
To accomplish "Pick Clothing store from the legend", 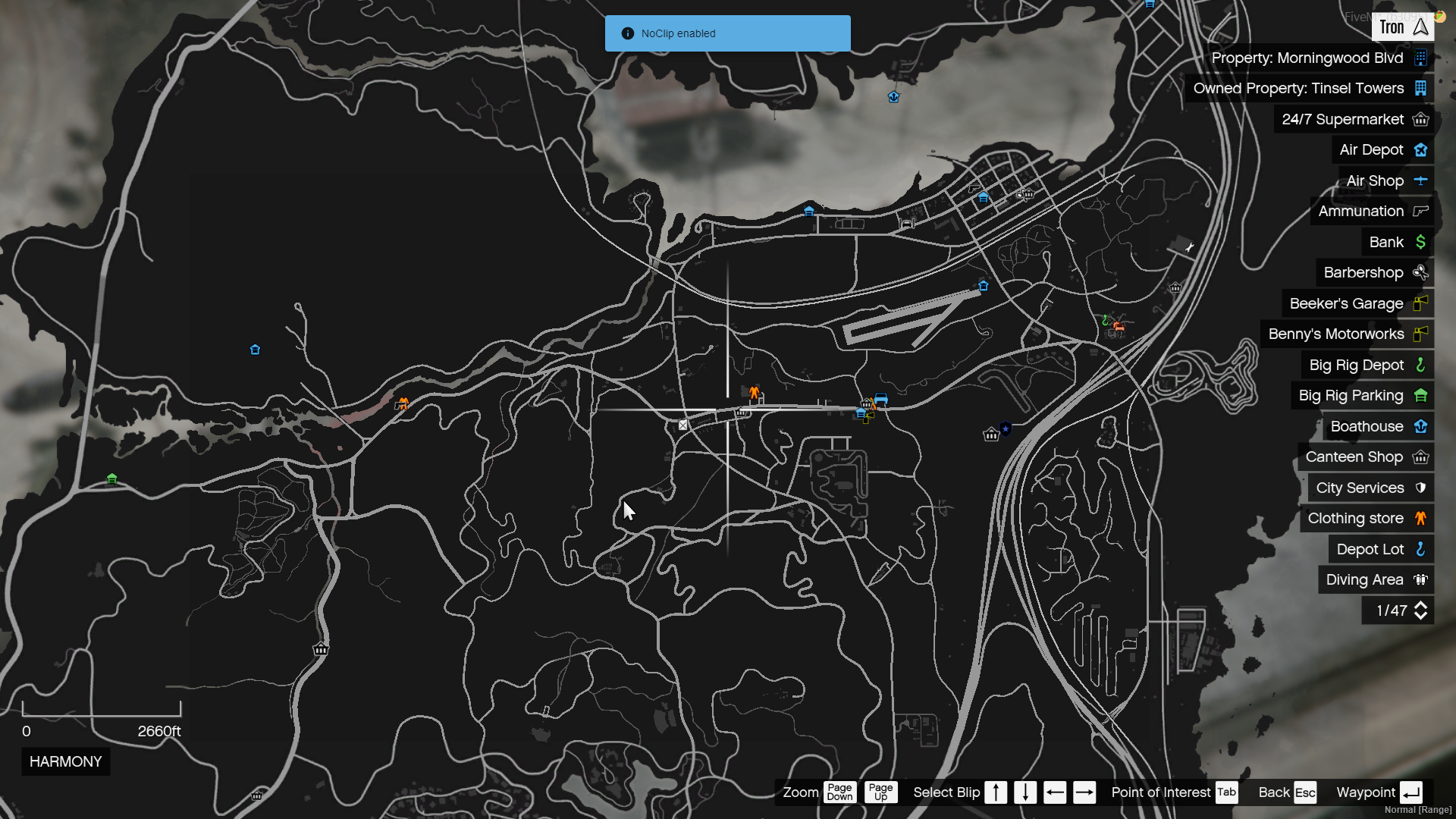I will click(x=1367, y=519).
